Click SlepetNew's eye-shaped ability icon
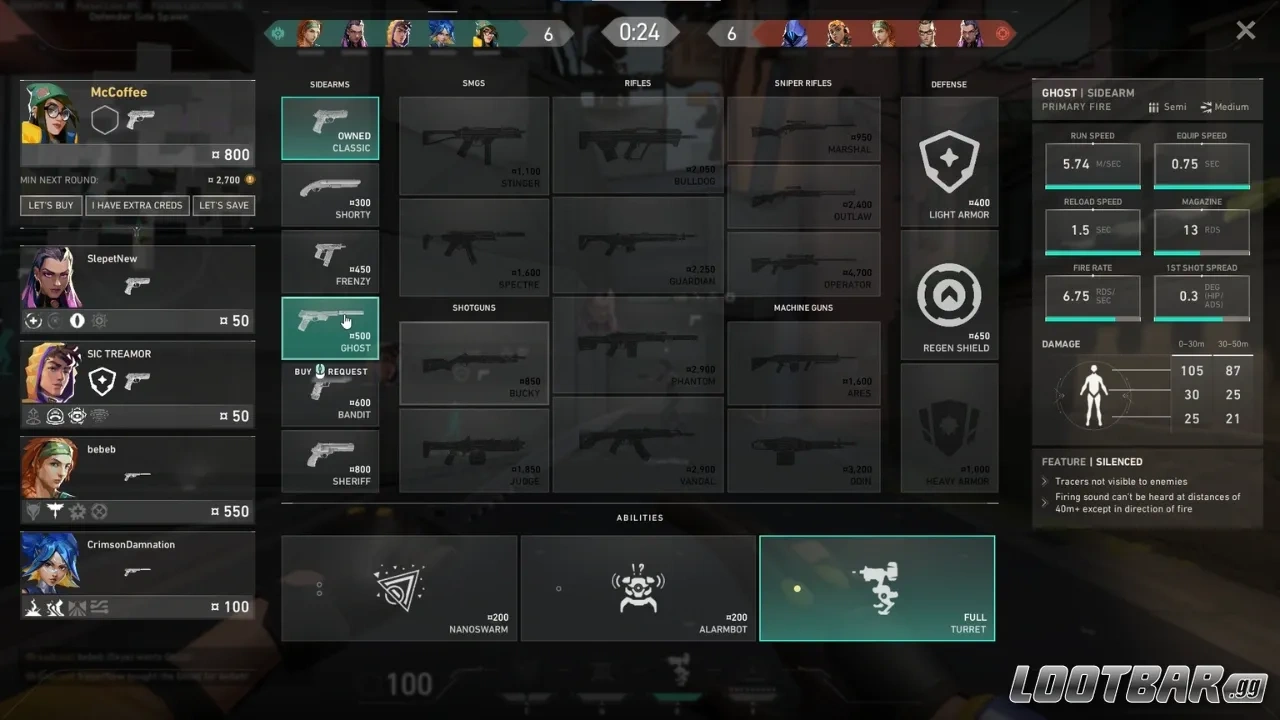The height and width of the screenshot is (720, 1280). pyautogui.click(x=77, y=321)
